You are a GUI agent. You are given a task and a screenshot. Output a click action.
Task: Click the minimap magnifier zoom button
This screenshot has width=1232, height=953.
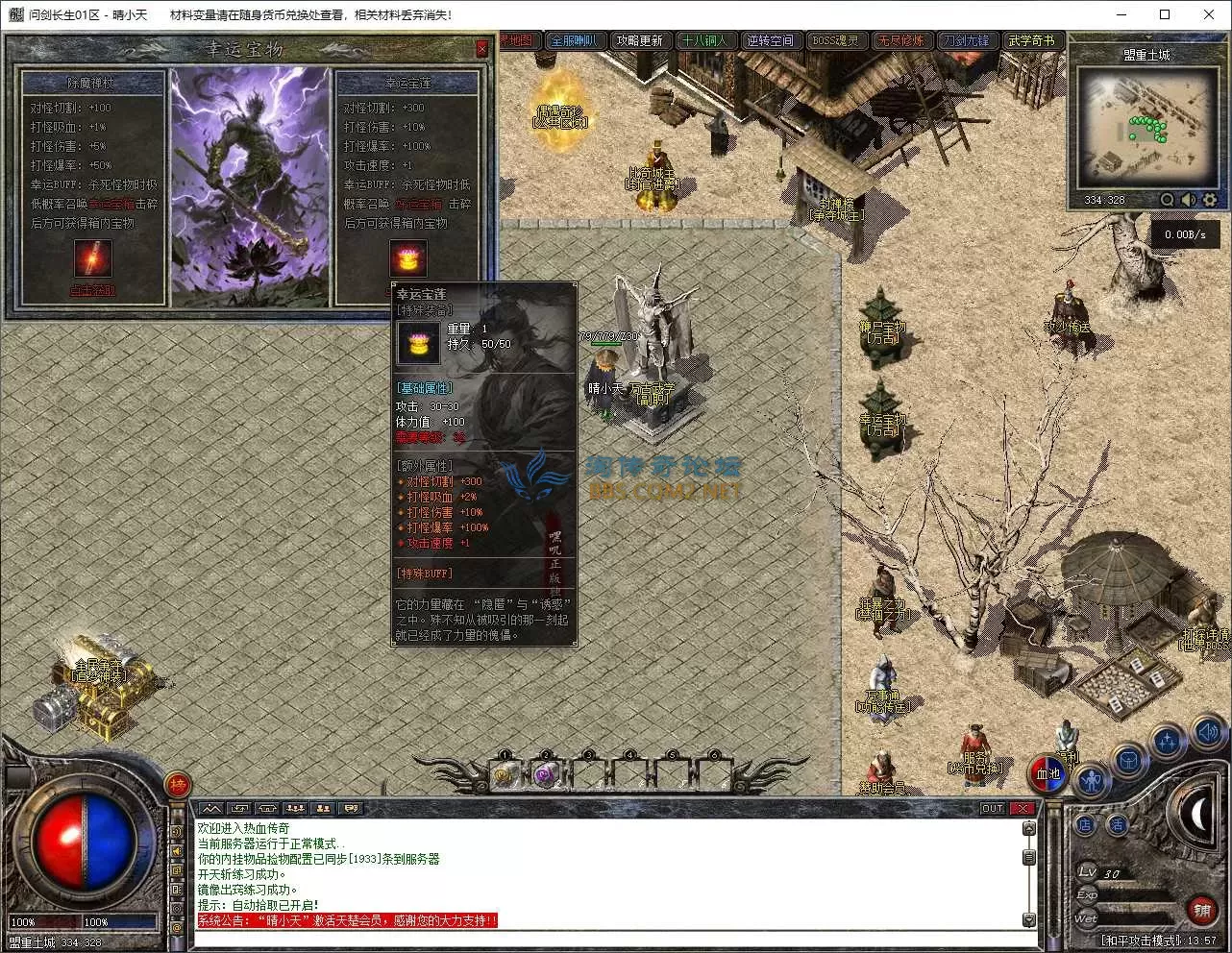[x=1167, y=200]
